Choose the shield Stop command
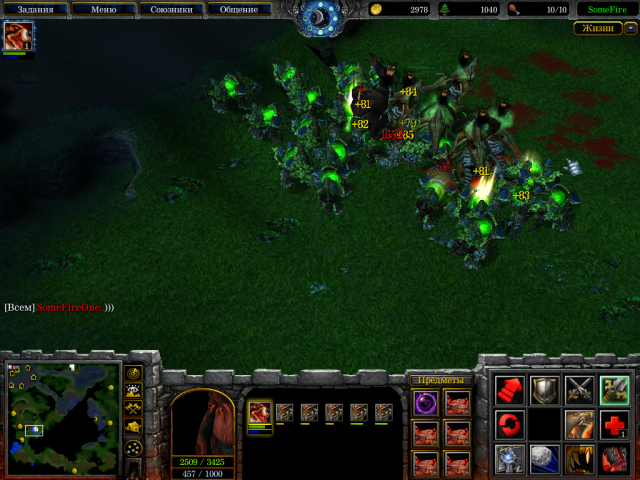640x480 pixels. [x=544, y=390]
